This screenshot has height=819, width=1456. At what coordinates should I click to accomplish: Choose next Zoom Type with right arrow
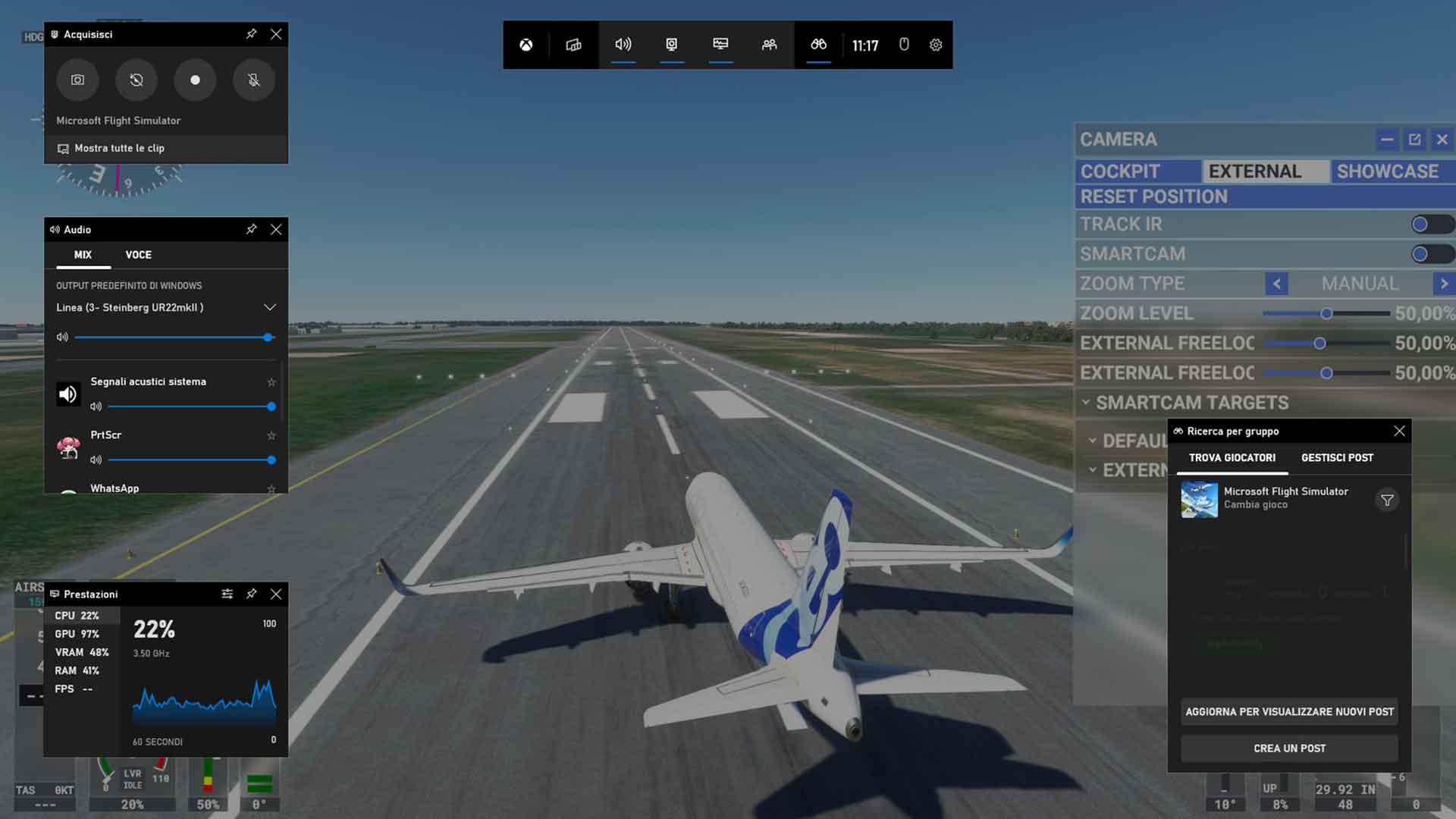pos(1444,284)
